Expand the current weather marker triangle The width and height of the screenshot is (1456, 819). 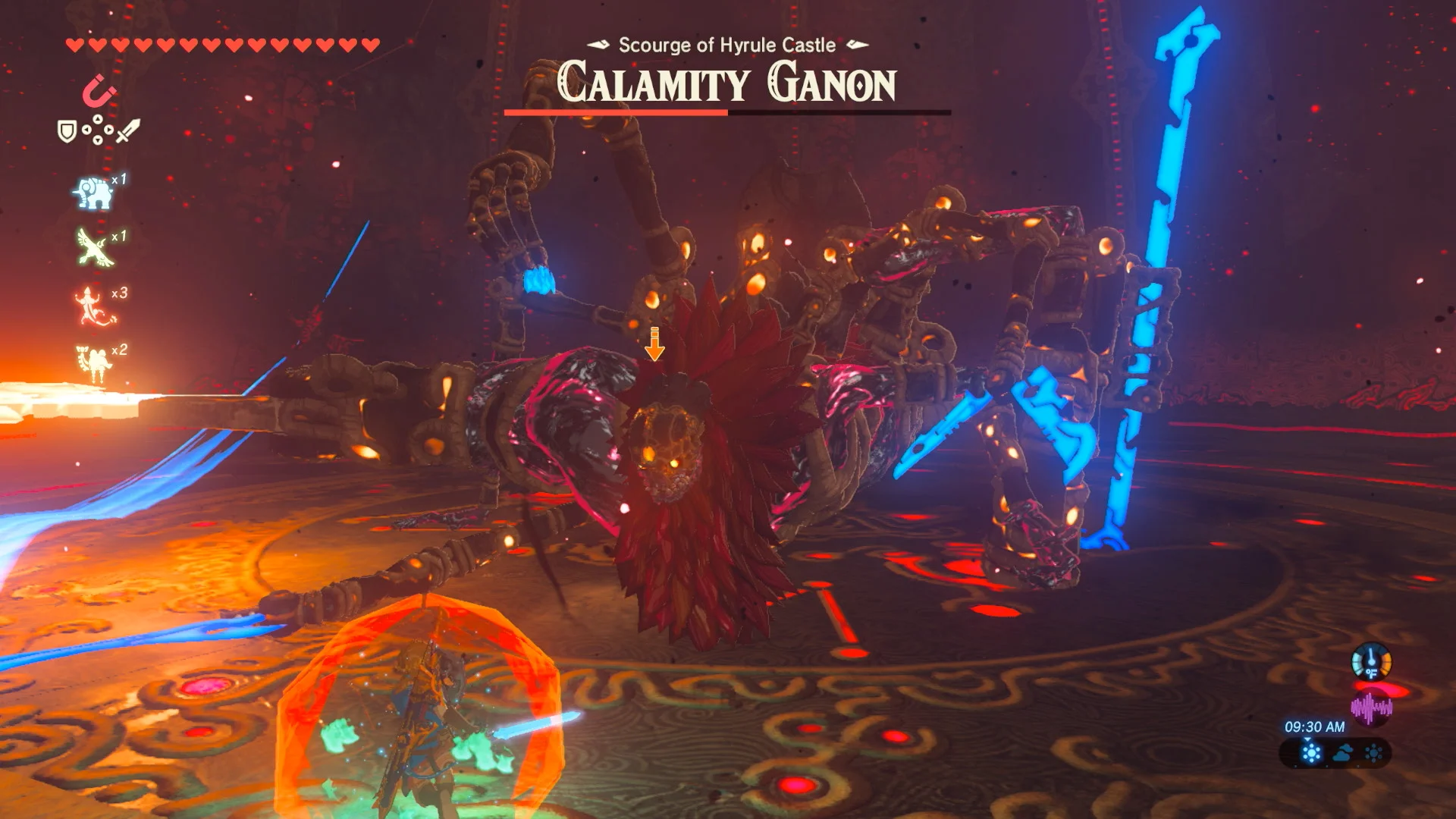pos(1308,739)
